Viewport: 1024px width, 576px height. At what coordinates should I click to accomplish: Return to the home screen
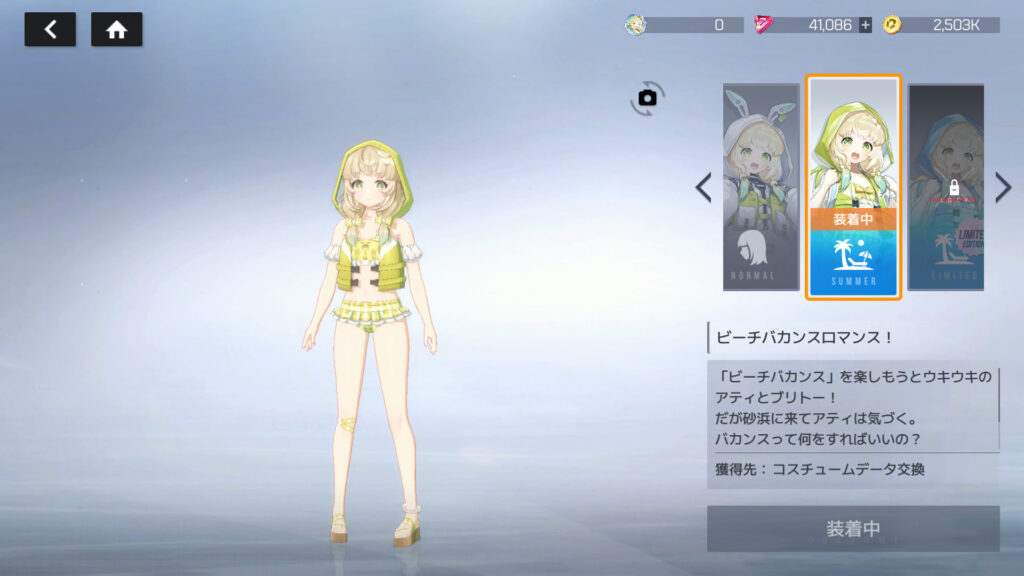click(117, 30)
